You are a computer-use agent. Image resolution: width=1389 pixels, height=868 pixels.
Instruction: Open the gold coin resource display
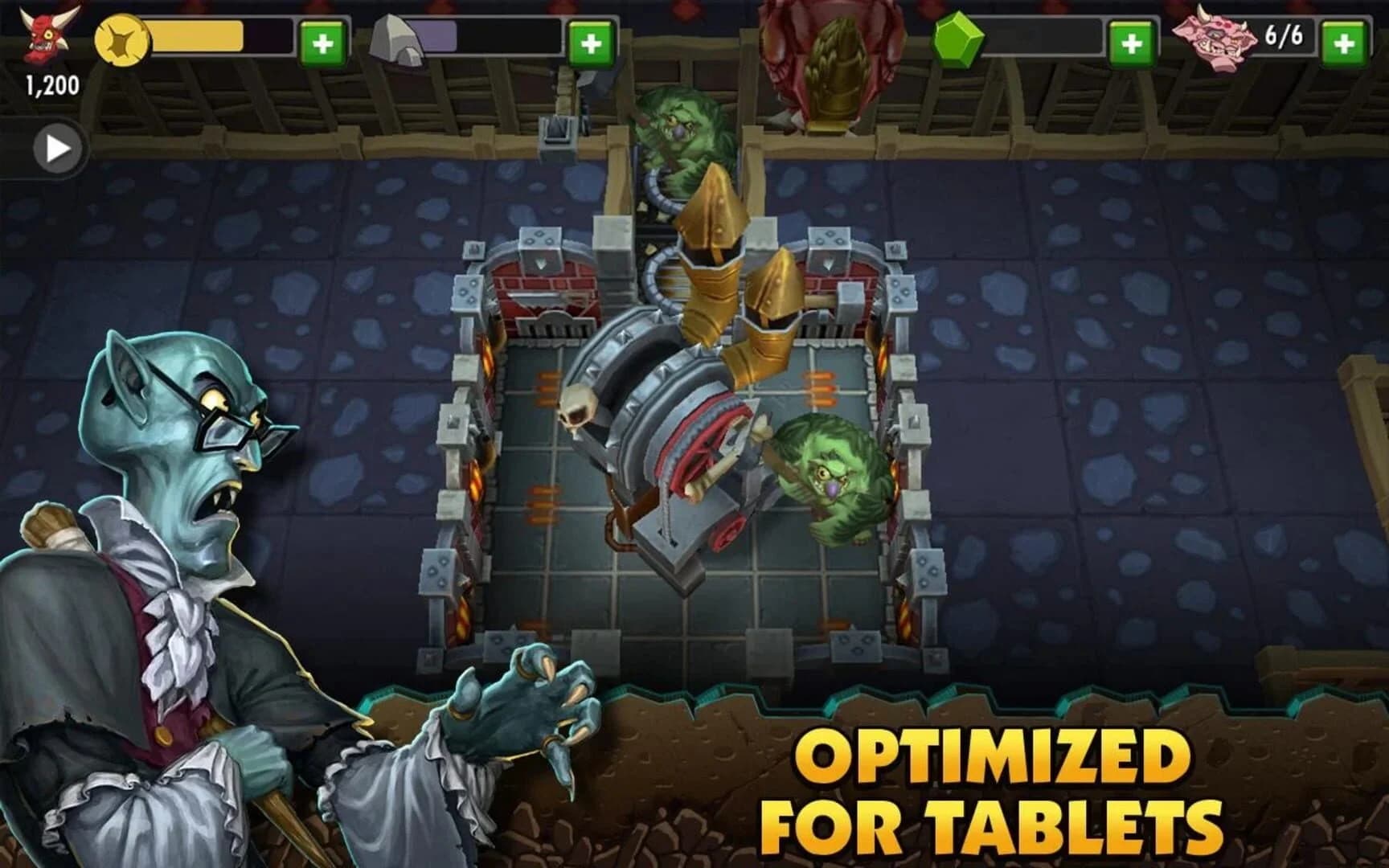tap(121, 39)
